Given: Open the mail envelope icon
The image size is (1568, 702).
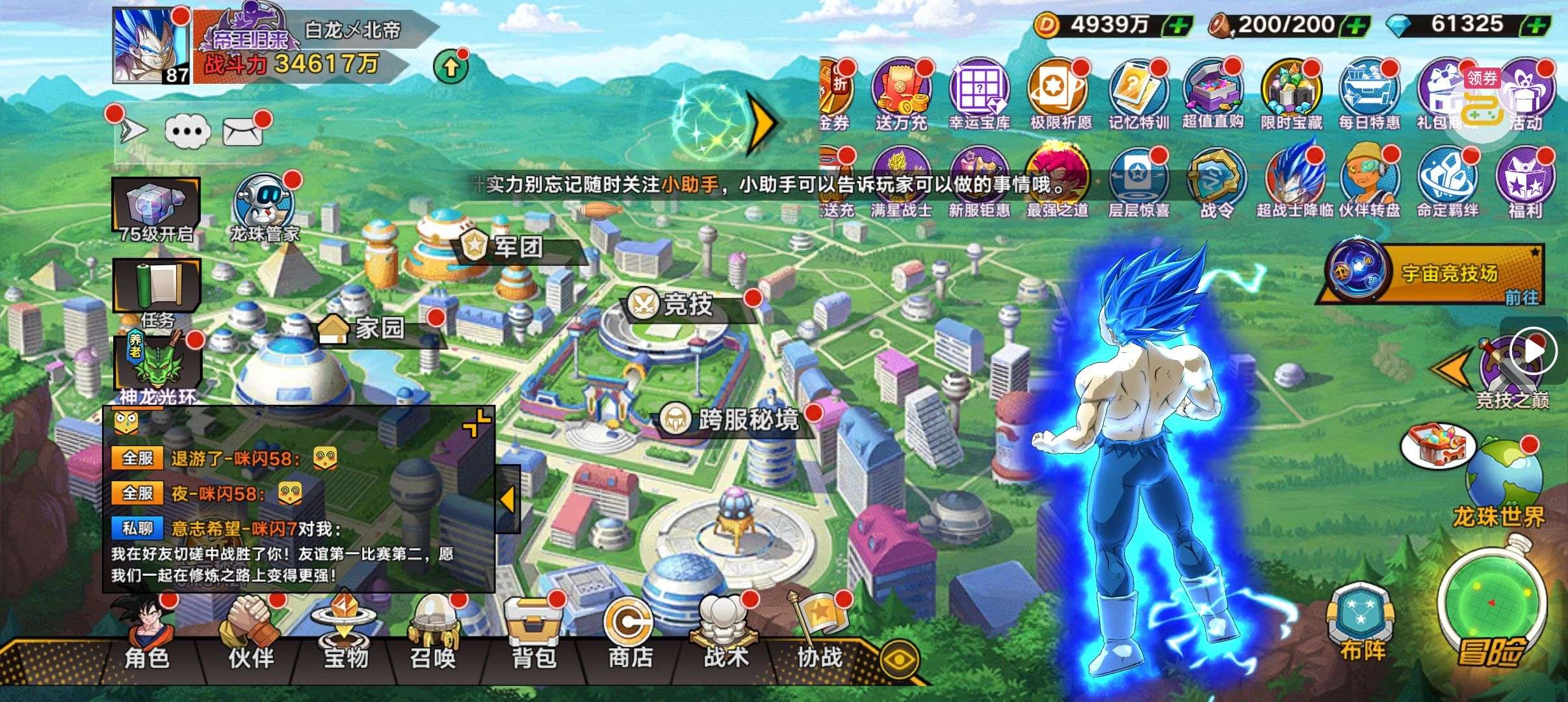Looking at the screenshot, I should coord(243,132).
